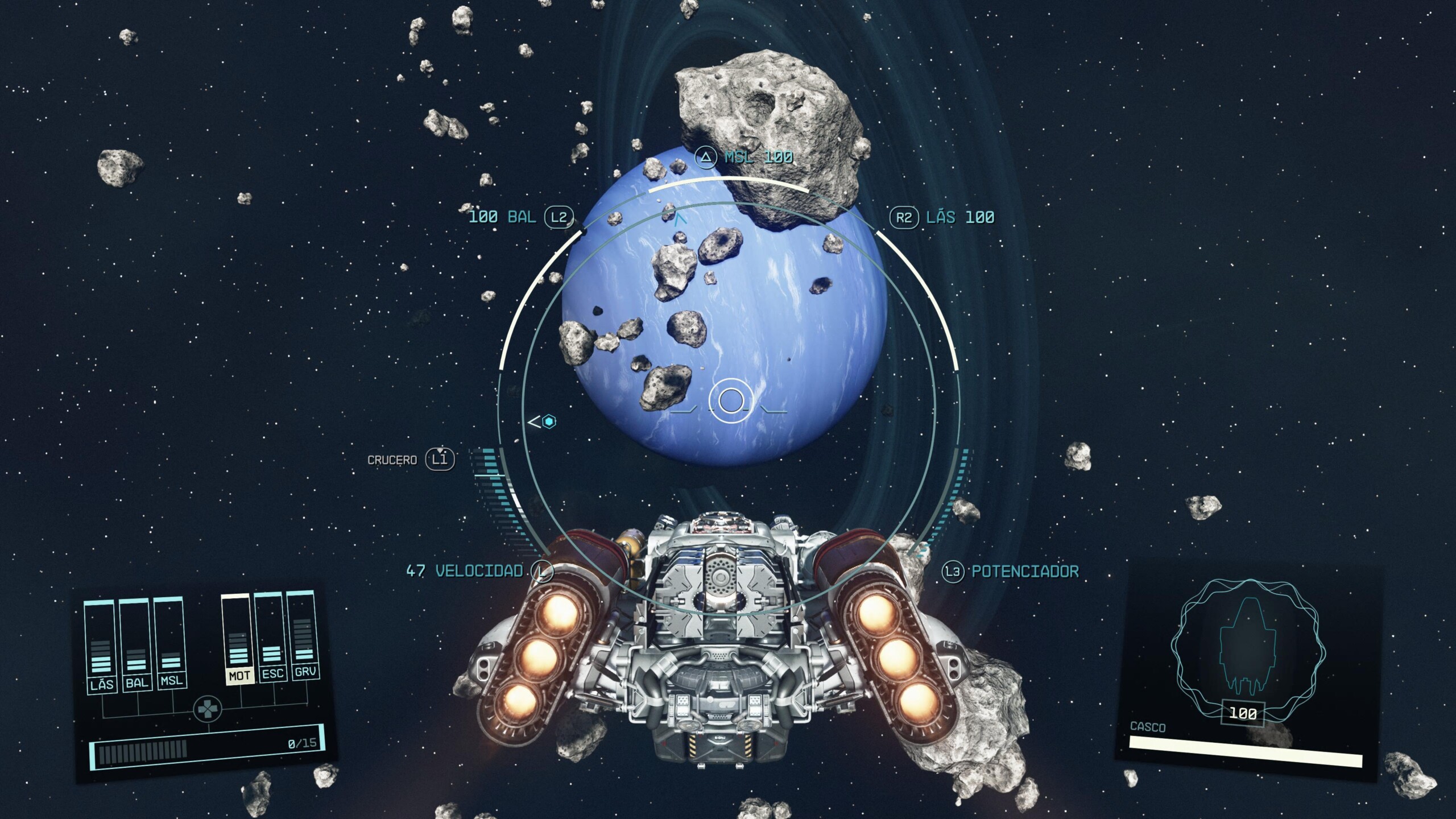Click the blue hexagon objective marker

click(x=549, y=421)
